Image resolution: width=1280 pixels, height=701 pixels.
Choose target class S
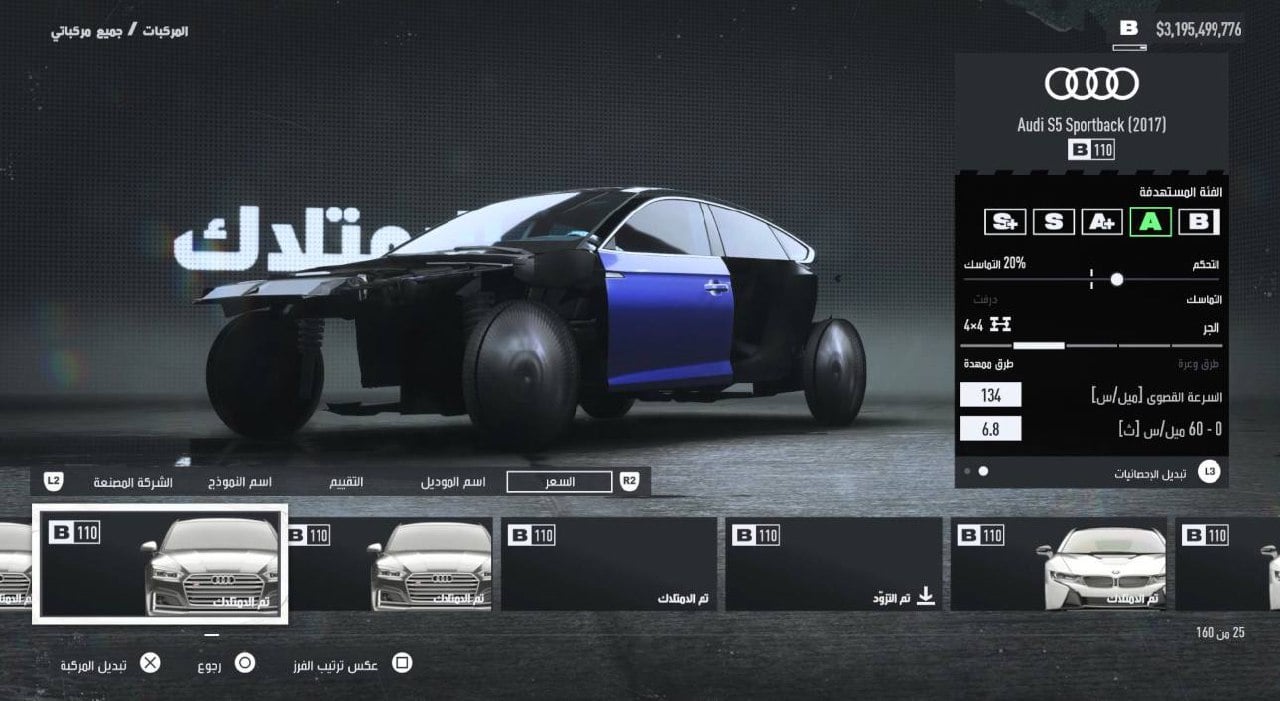point(1053,222)
